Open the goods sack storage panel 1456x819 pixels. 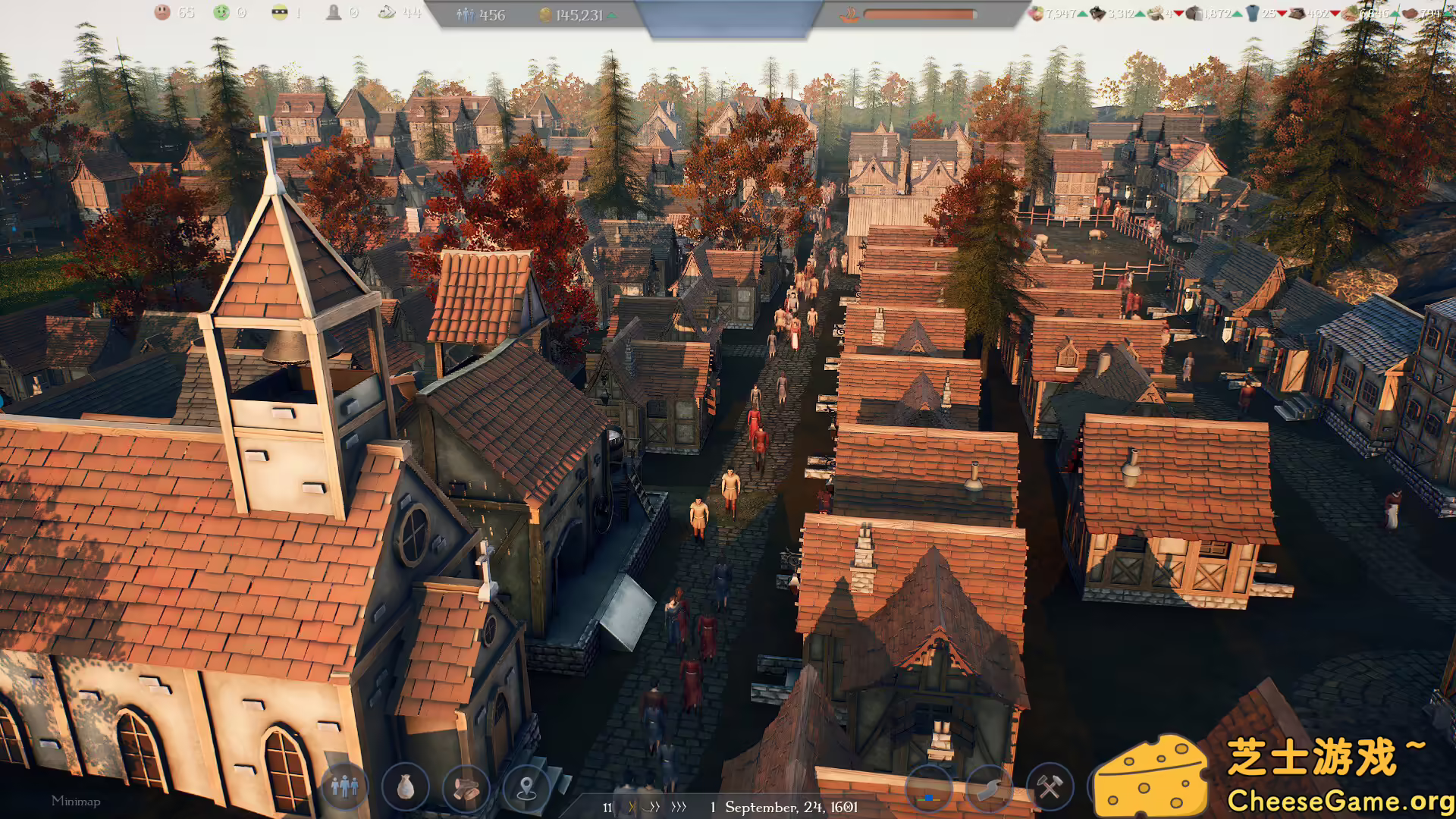pyautogui.click(x=406, y=789)
